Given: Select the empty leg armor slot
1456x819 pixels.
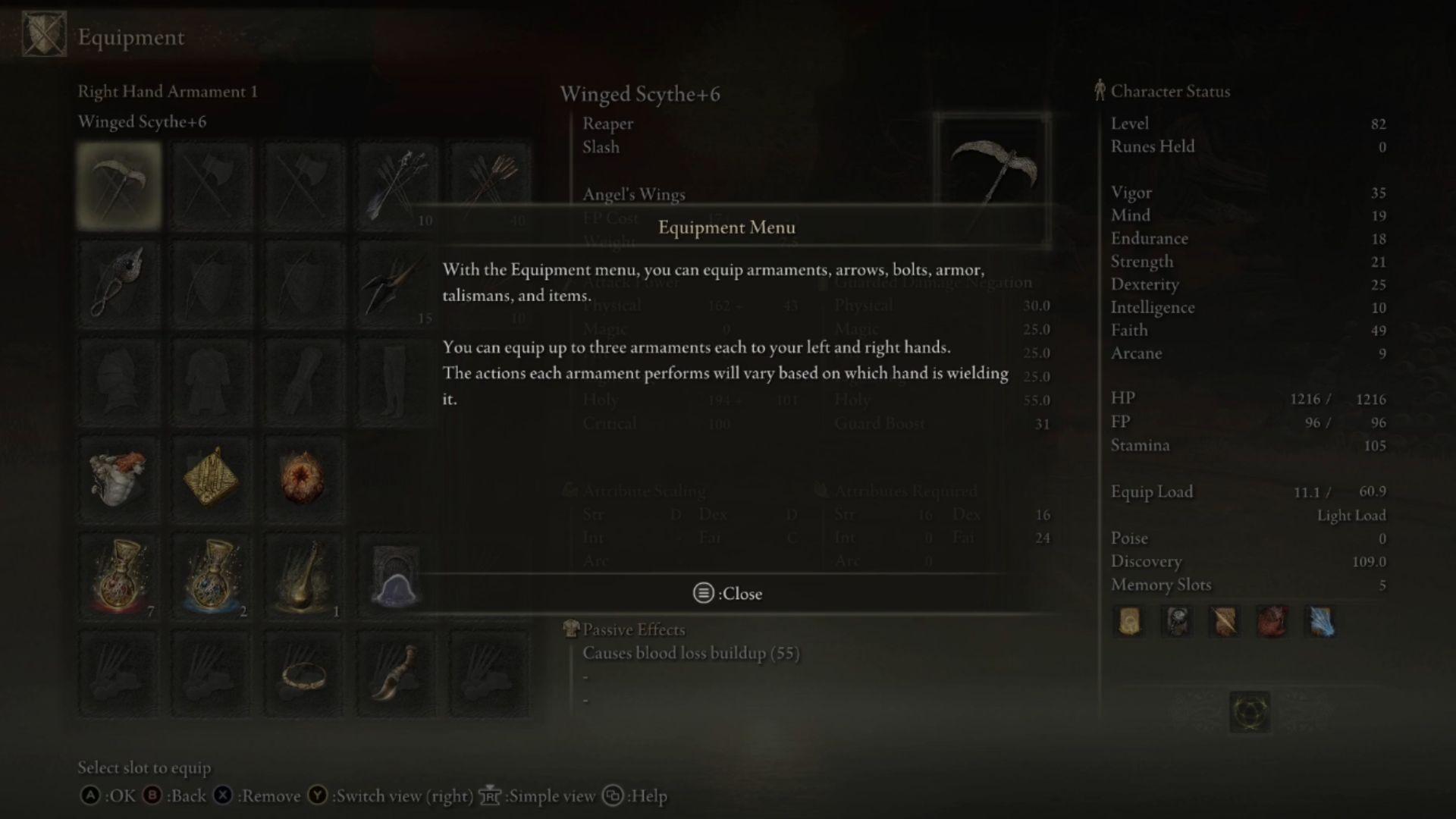Looking at the screenshot, I should pyautogui.click(x=396, y=381).
